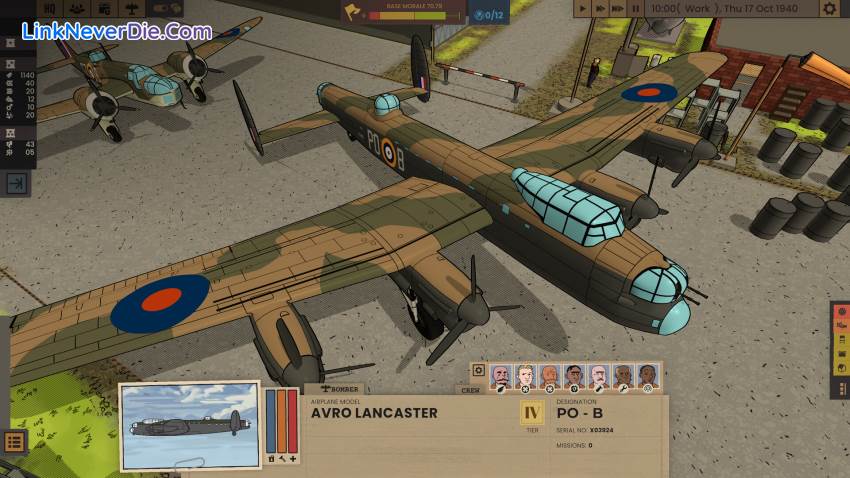The width and height of the screenshot is (850, 478).
Task: Click the base morale flag icon
Action: point(353,11)
